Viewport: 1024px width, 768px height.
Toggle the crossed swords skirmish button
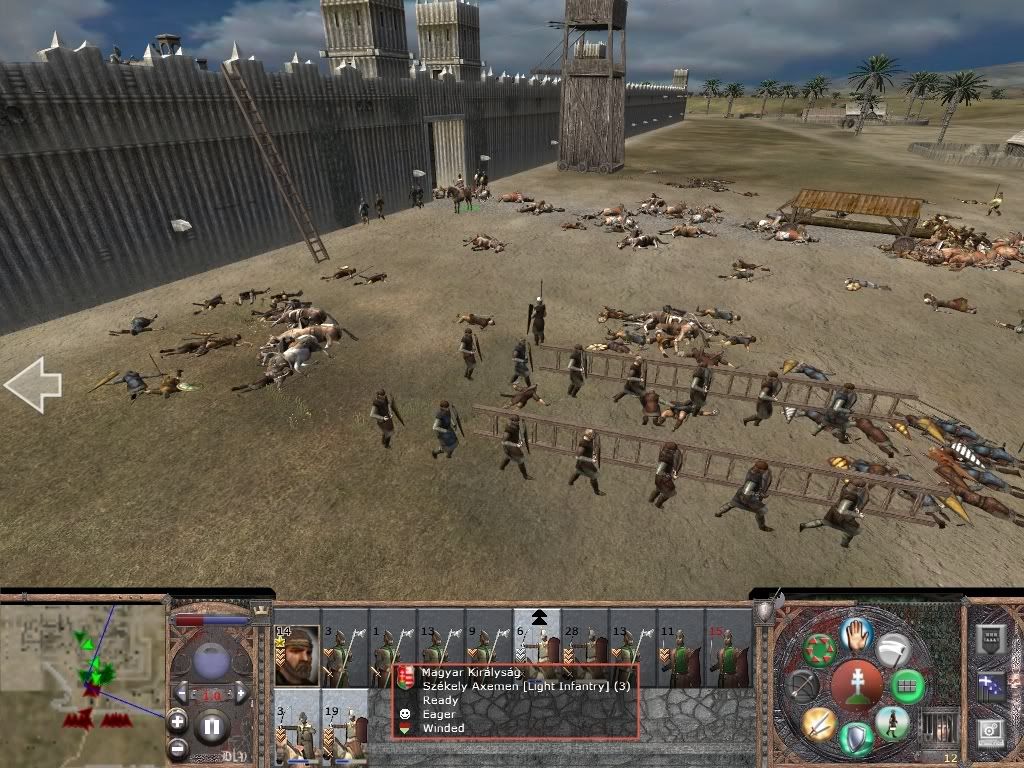tap(818, 722)
